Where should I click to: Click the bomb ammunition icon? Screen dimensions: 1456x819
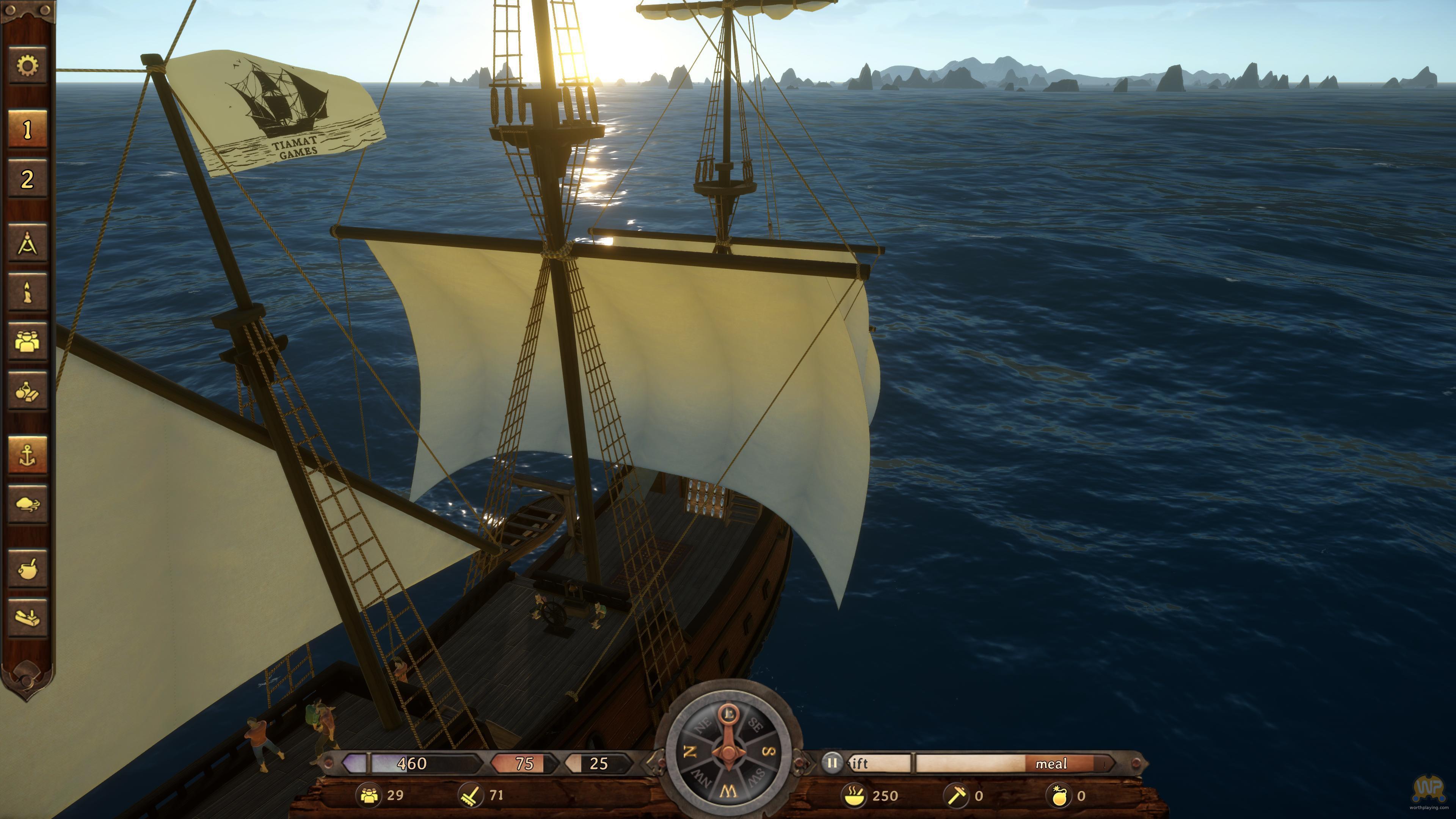click(x=1058, y=796)
